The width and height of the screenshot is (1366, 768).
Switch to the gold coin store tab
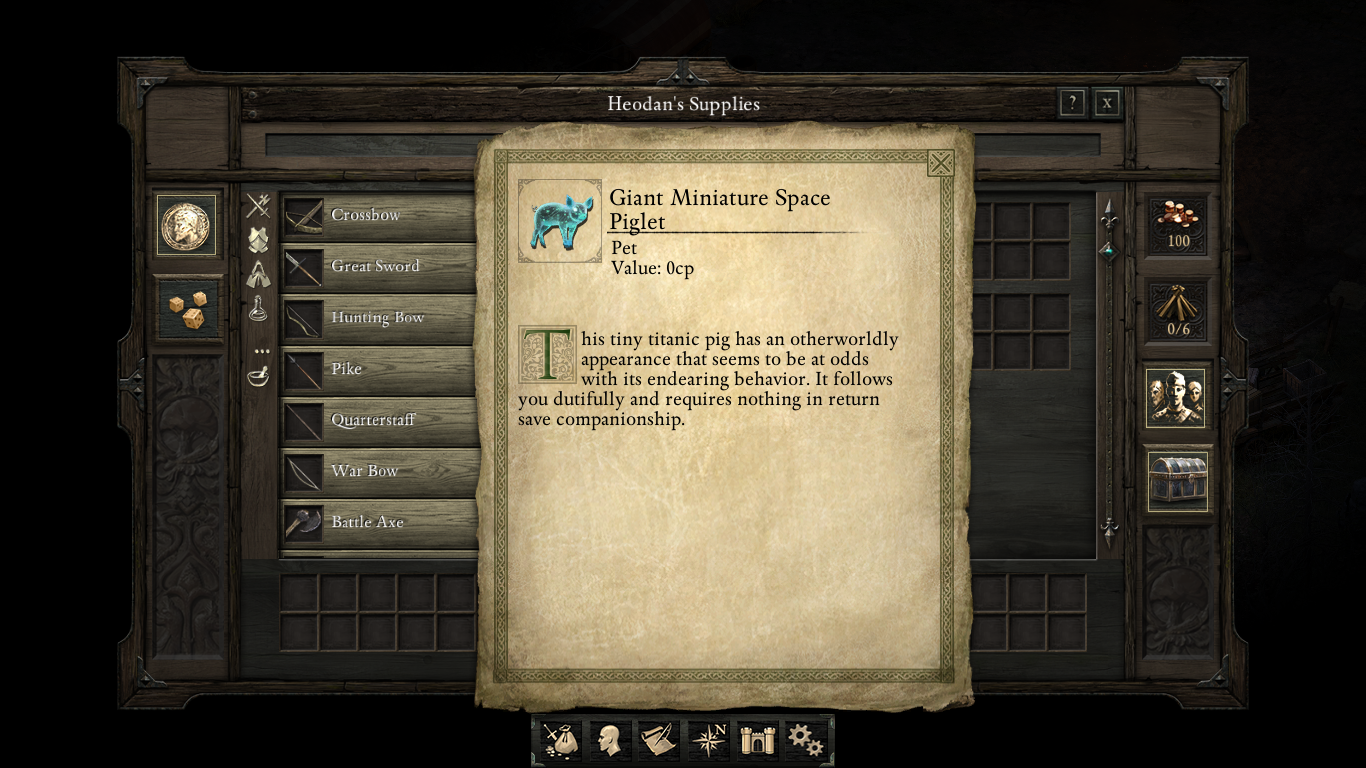pyautogui.click(x=186, y=225)
